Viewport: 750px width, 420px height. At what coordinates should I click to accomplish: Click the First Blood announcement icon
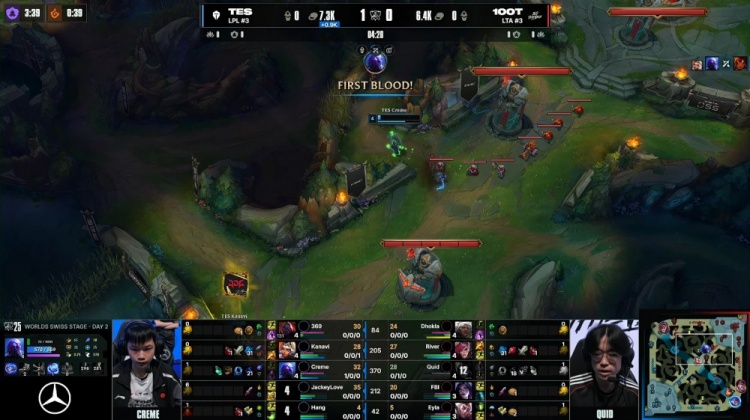click(x=375, y=63)
